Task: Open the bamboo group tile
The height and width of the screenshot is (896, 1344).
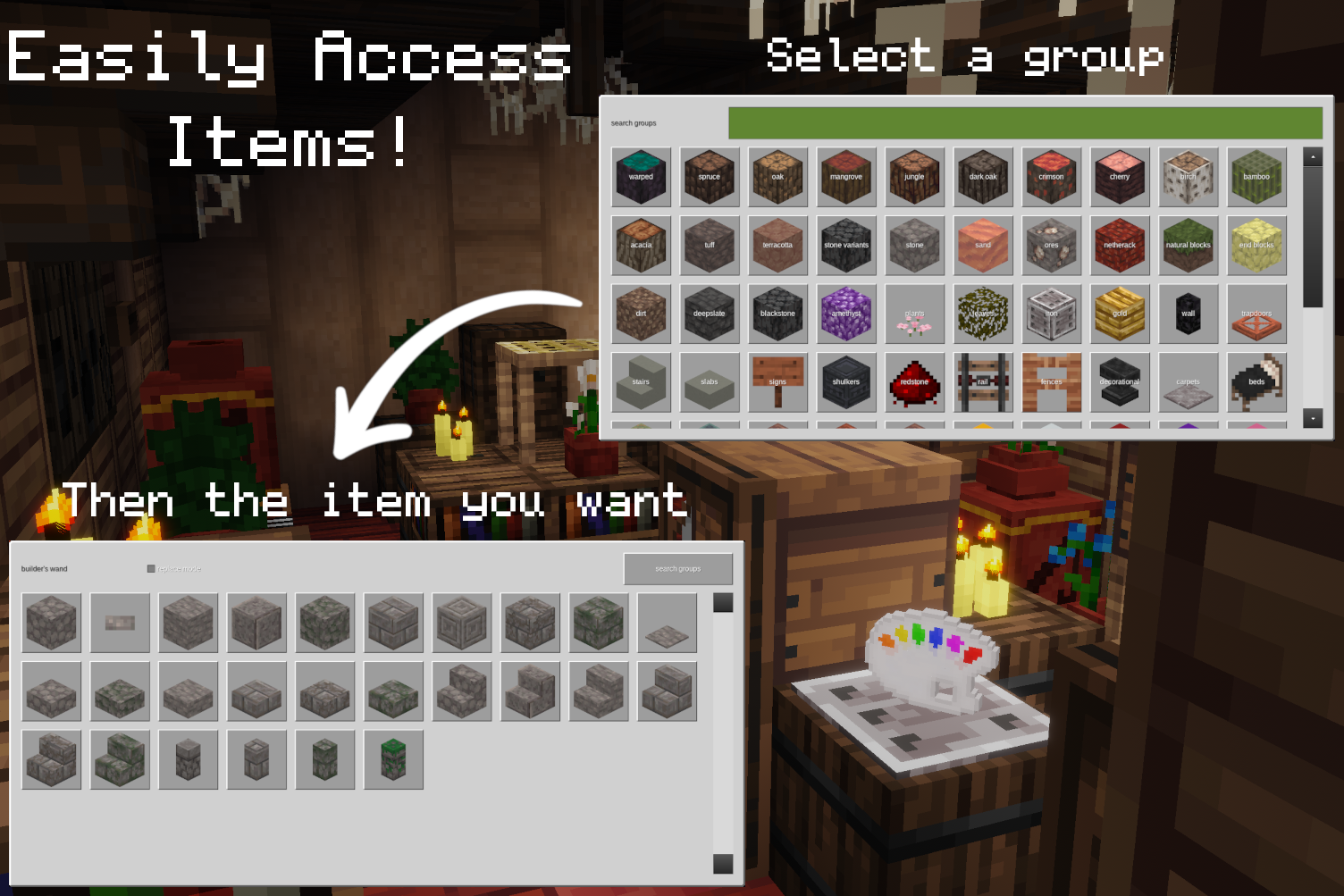Action: tap(1256, 177)
